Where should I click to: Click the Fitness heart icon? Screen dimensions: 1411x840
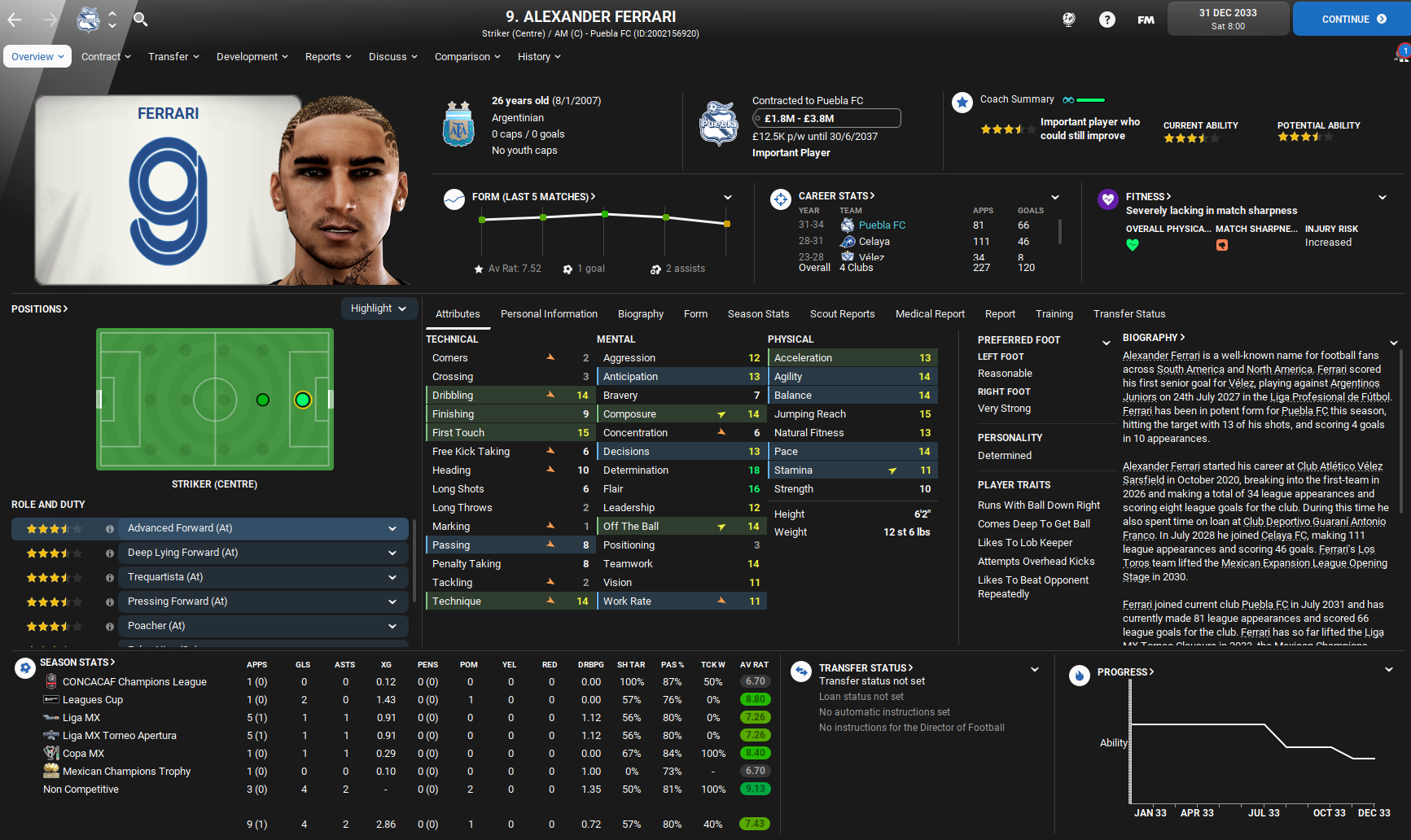(1108, 199)
